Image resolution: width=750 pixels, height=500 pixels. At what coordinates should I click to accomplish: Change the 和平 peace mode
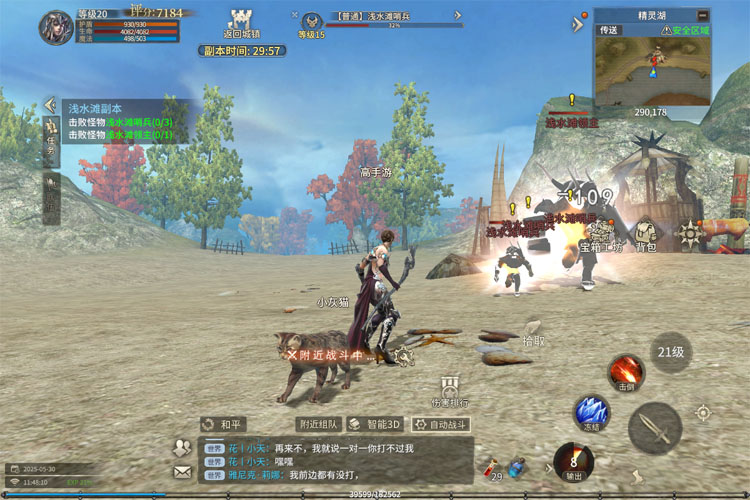(223, 424)
